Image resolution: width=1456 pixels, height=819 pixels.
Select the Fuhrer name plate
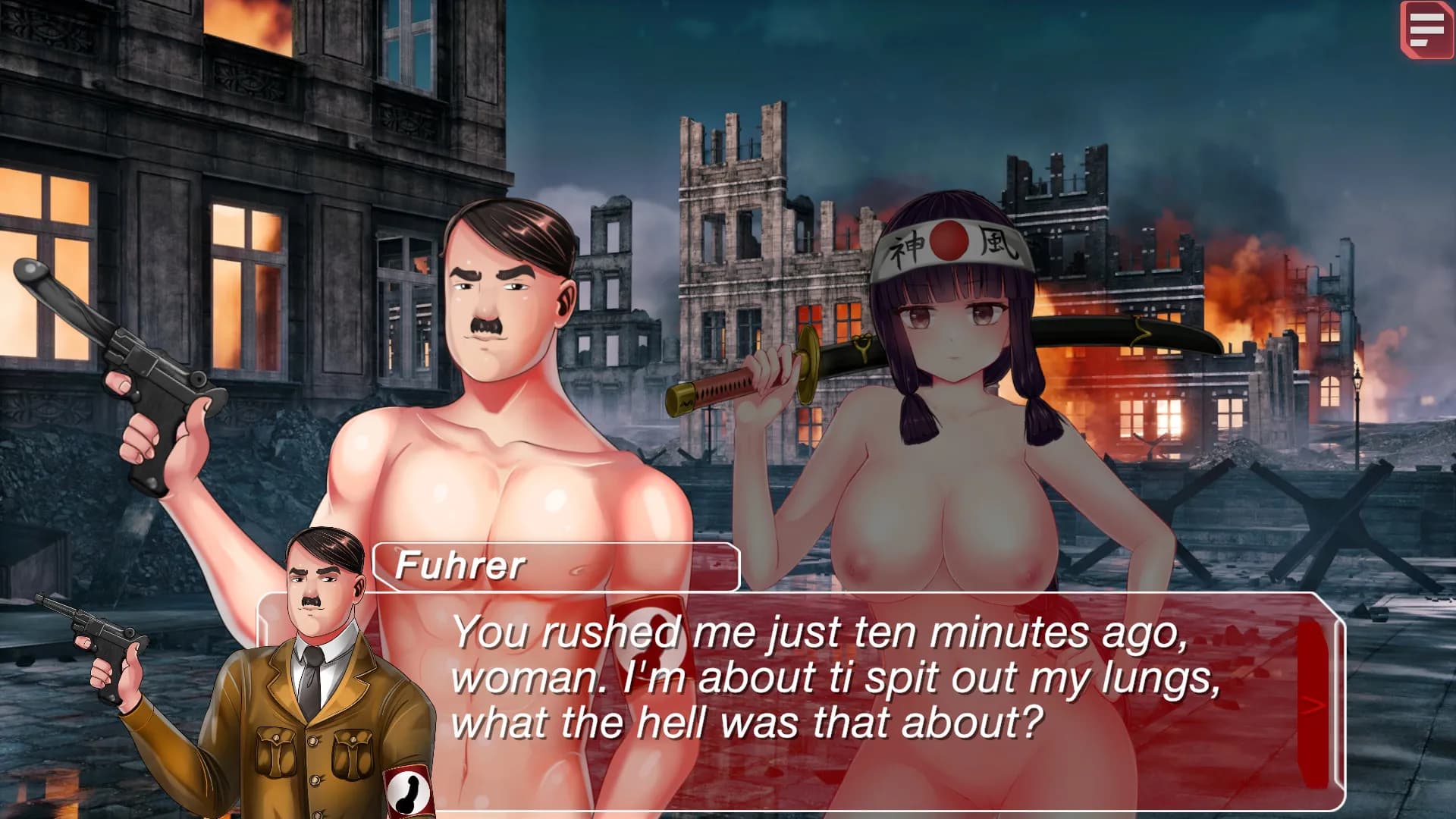554,565
